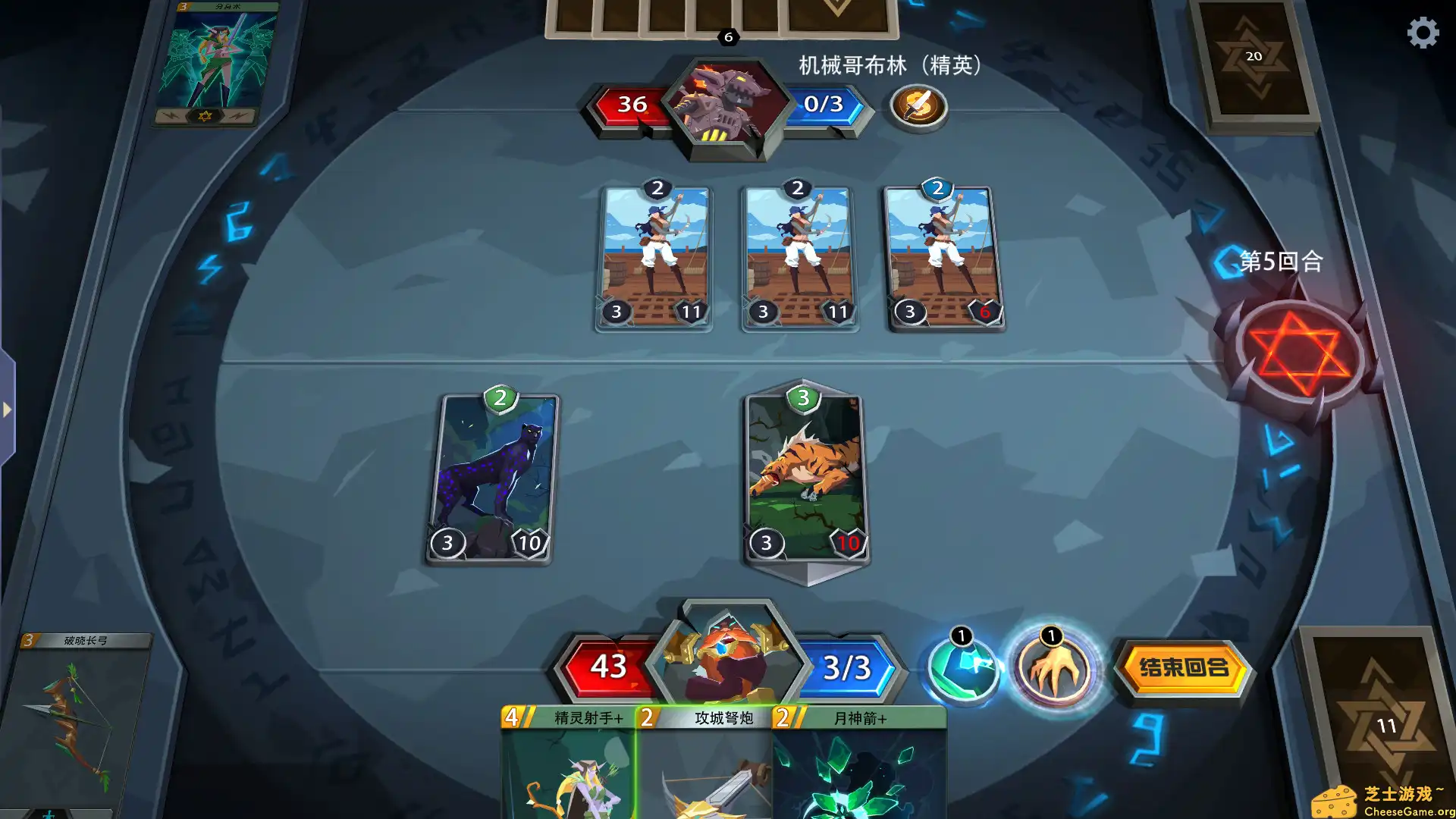Click the settings gear icon
This screenshot has height=819, width=1456.
[x=1424, y=33]
